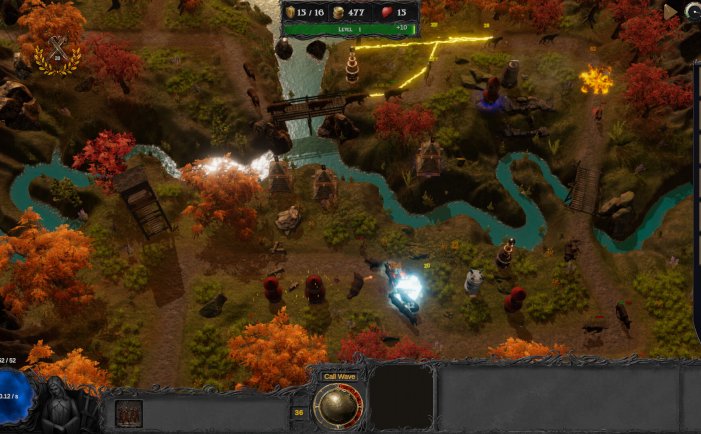
Task: Select the tower icon in the bottom bar
Action: click(129, 413)
